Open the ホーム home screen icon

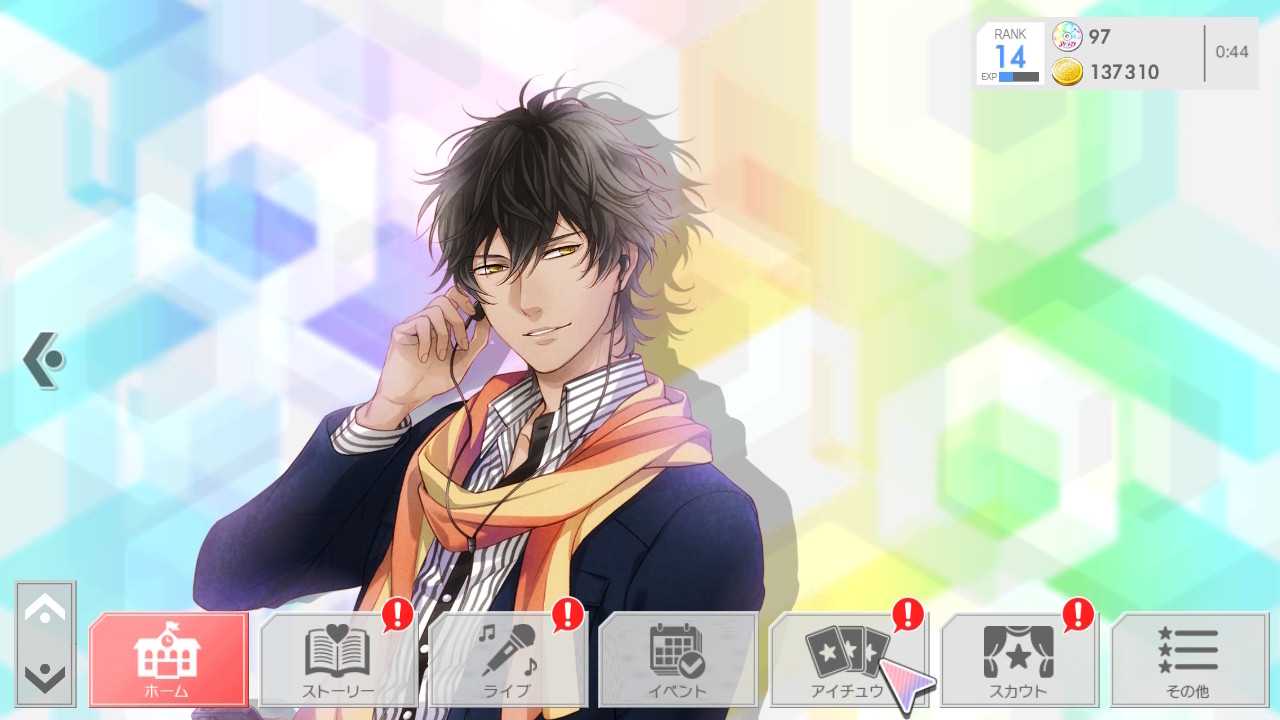tap(168, 655)
